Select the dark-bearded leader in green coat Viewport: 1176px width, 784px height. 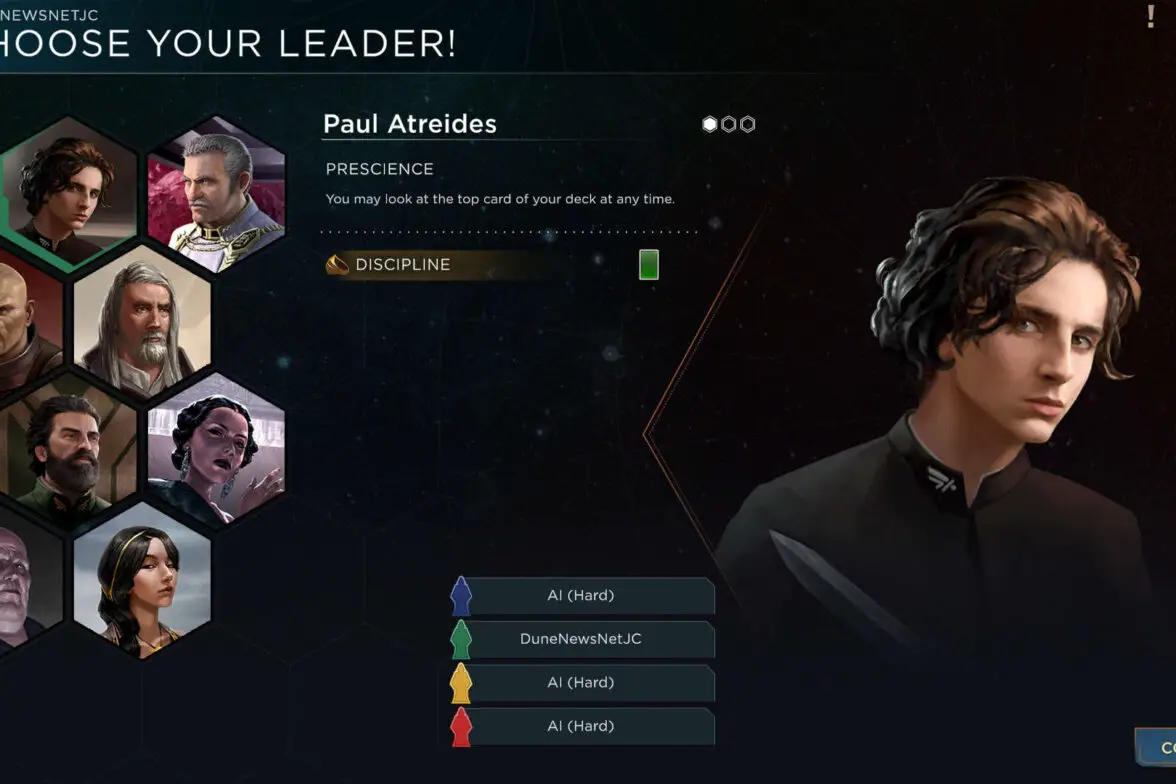tap(68, 450)
